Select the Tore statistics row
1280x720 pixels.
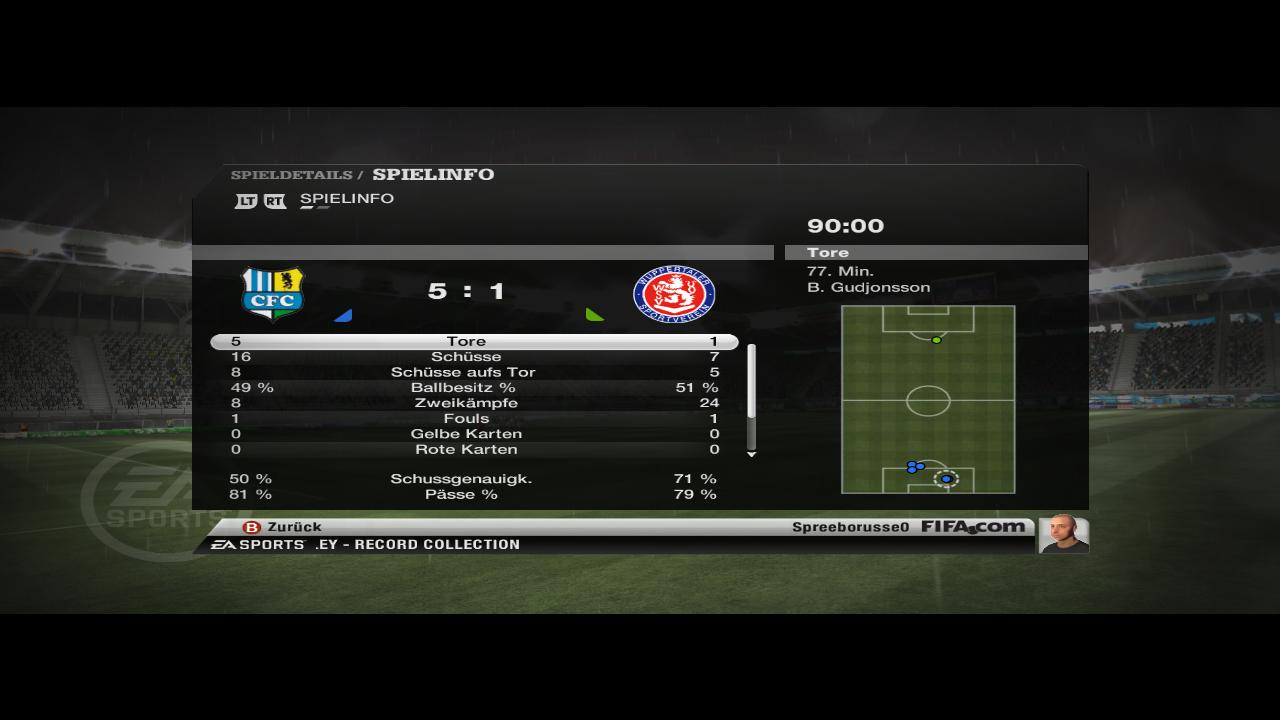click(466, 342)
